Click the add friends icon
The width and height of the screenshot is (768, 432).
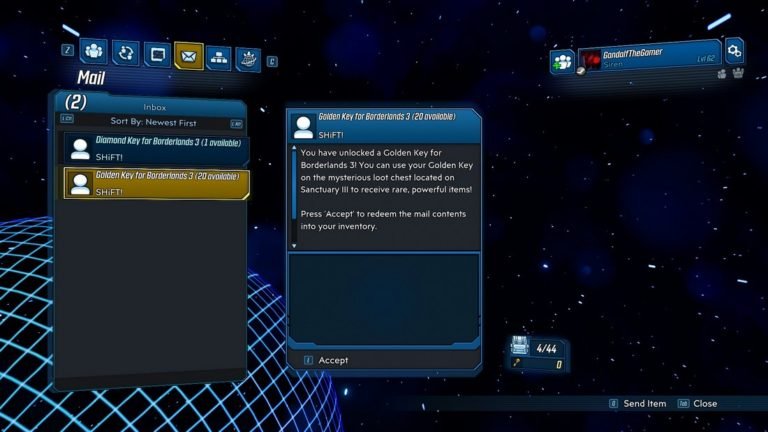562,62
